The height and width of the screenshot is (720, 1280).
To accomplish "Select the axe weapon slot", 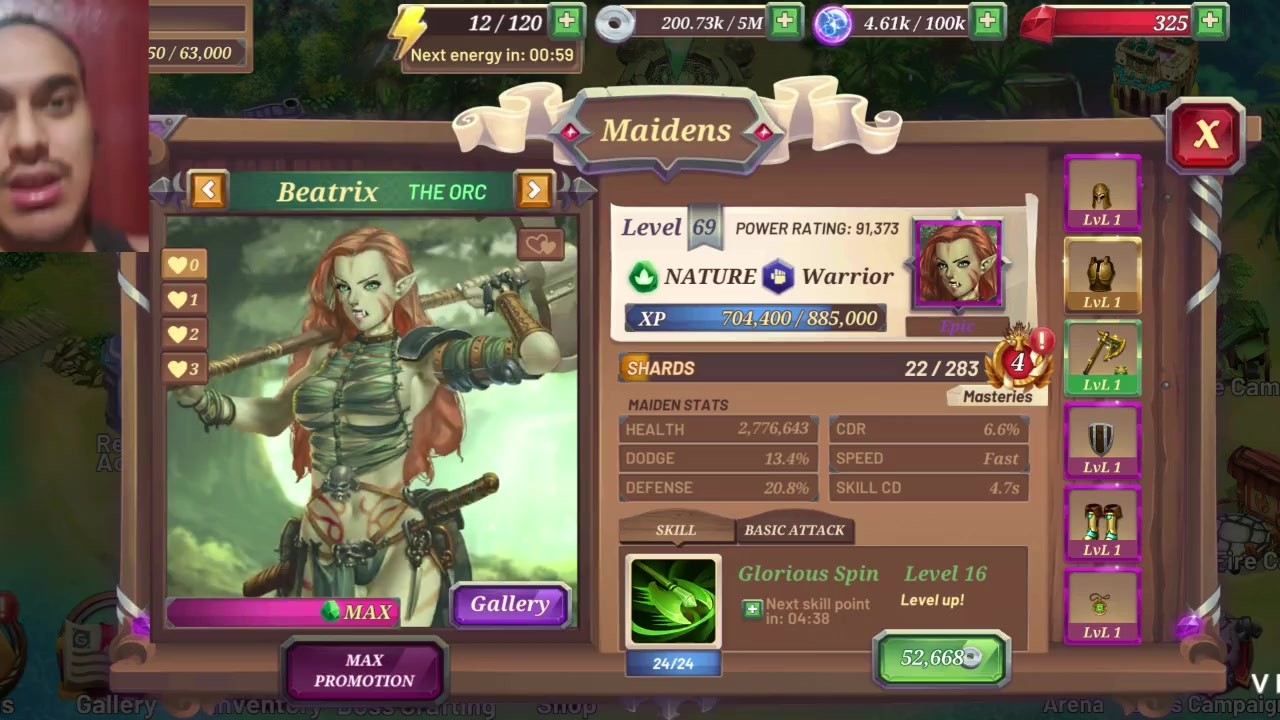I will click(x=1102, y=358).
